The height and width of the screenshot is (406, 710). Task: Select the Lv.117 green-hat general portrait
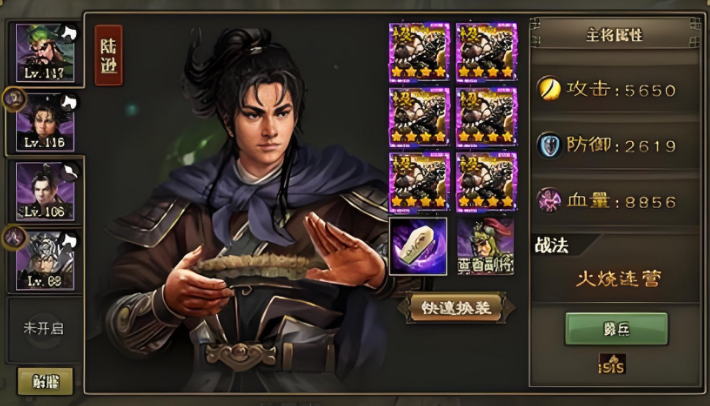click(x=44, y=52)
